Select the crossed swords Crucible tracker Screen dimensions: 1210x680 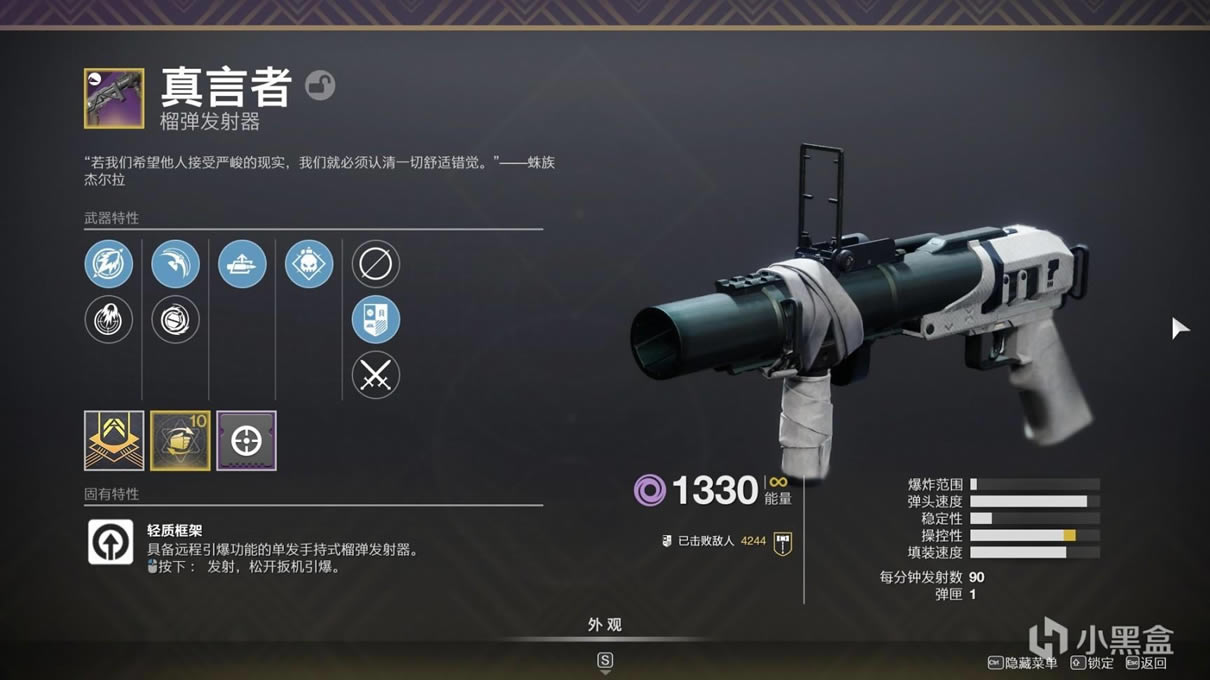click(x=376, y=376)
